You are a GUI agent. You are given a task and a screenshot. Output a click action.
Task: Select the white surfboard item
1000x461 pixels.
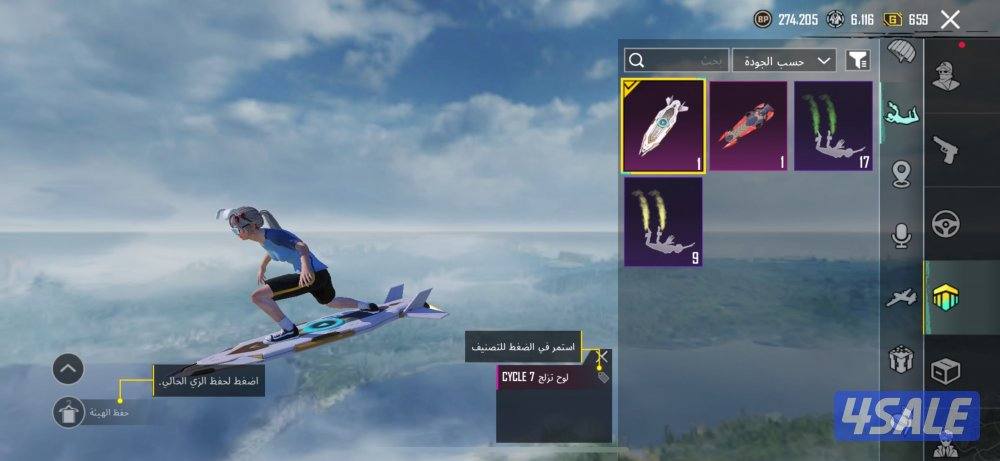click(x=664, y=126)
